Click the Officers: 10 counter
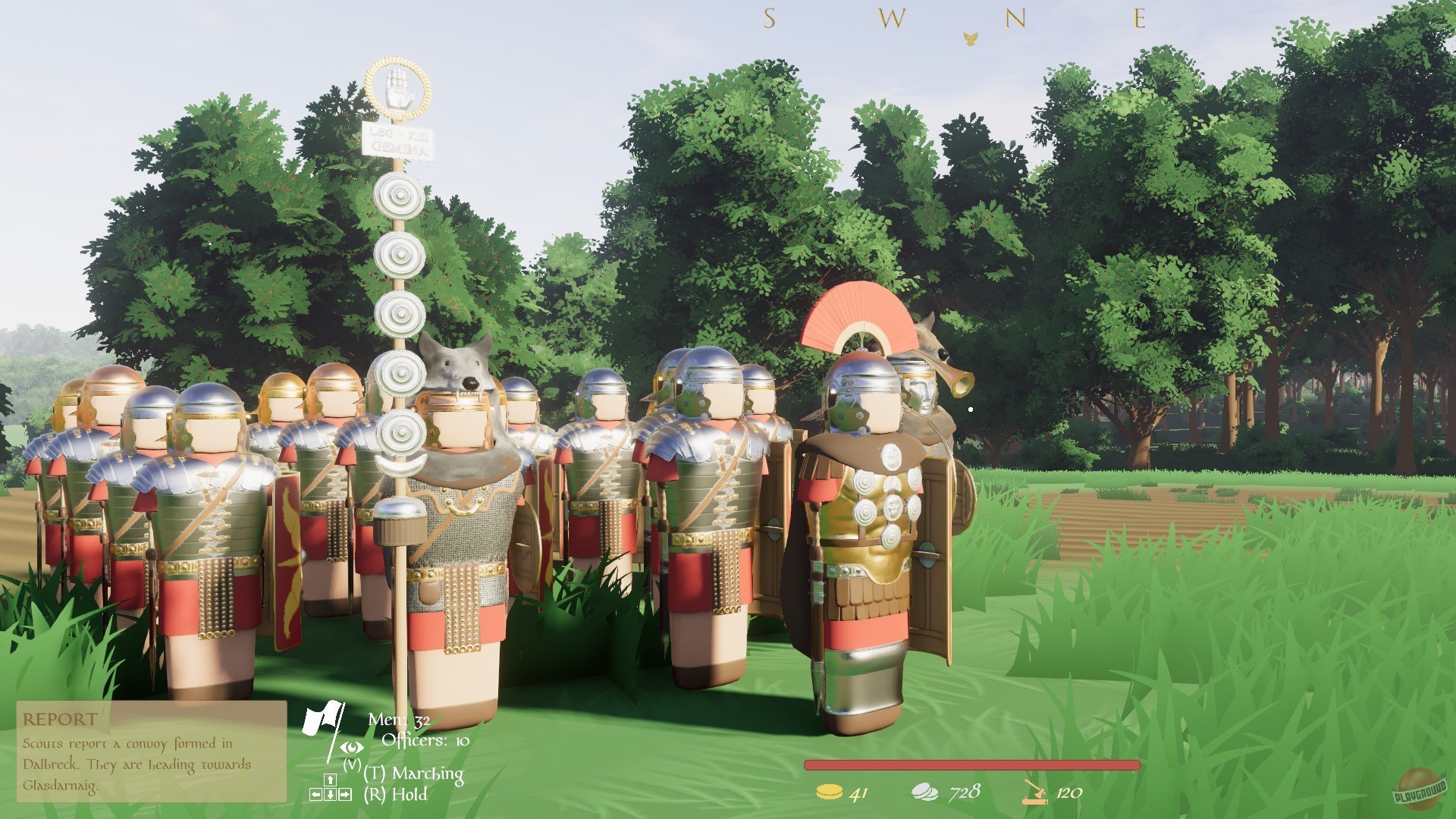Image resolution: width=1456 pixels, height=819 pixels. point(425,742)
